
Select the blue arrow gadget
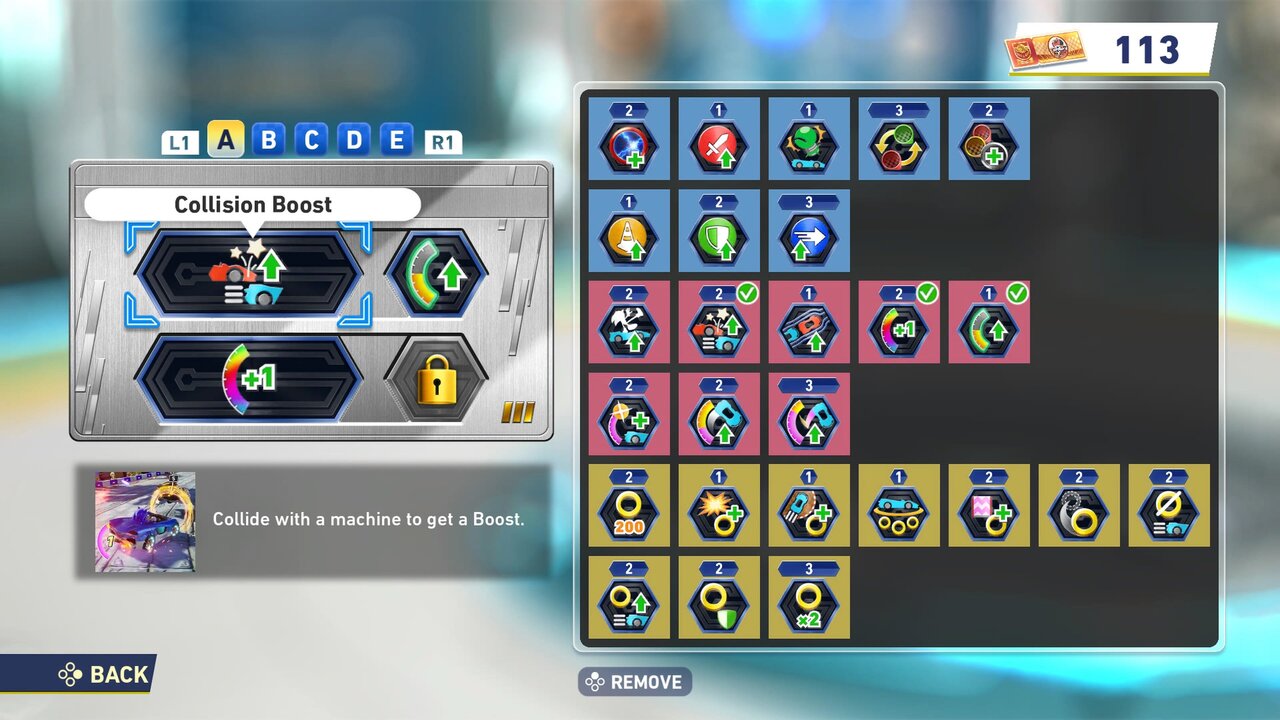coord(809,231)
